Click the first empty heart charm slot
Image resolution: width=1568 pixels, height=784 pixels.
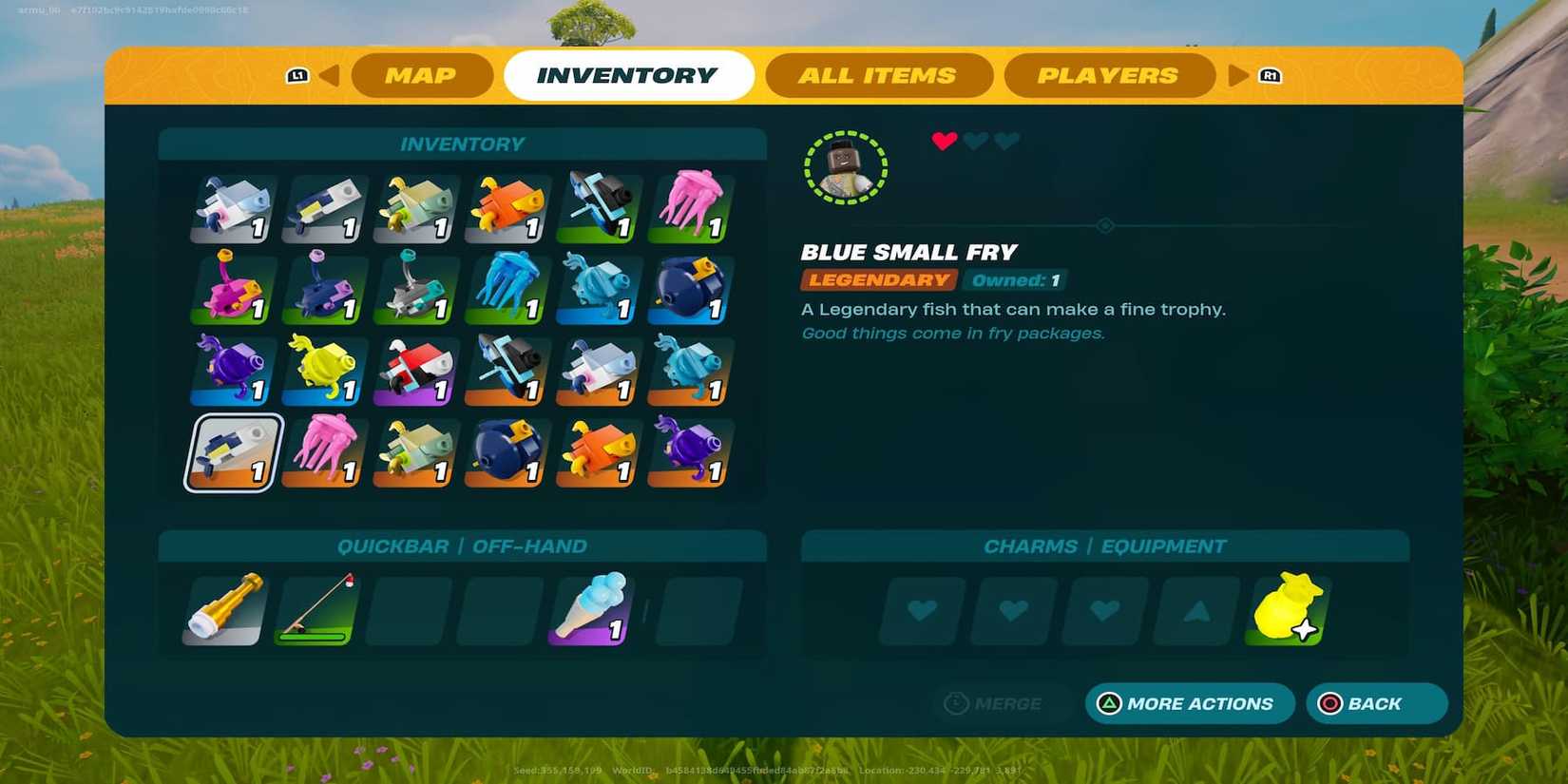click(x=919, y=611)
